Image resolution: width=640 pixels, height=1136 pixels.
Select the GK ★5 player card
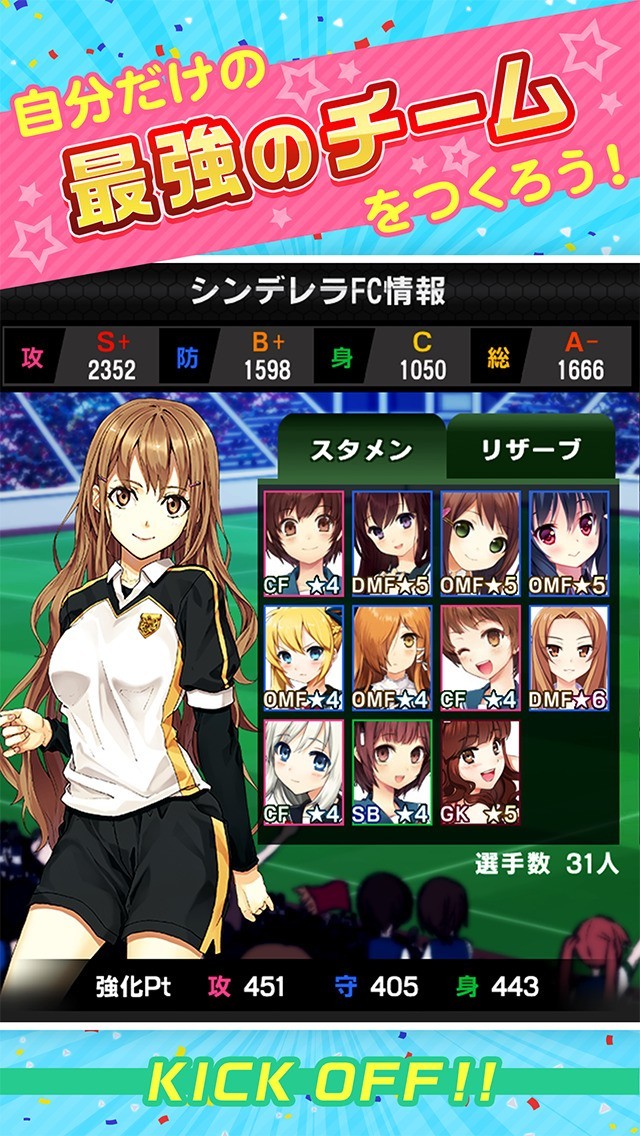[480, 772]
